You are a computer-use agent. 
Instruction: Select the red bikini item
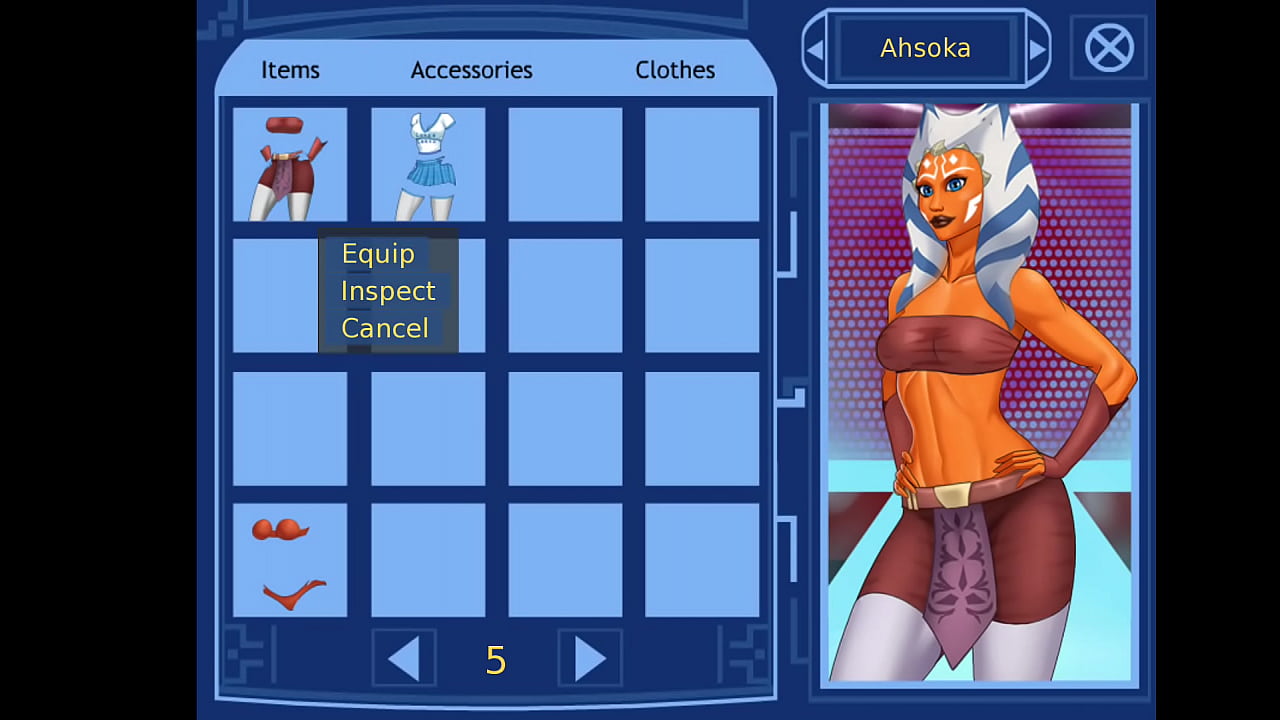[290, 560]
